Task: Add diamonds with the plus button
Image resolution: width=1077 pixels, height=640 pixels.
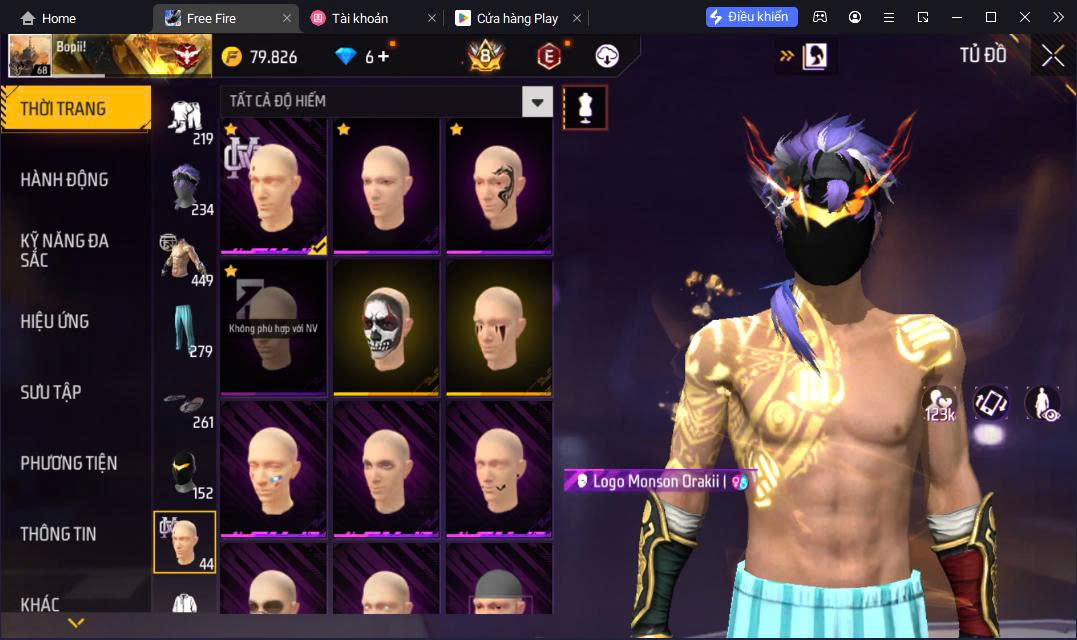Action: click(x=383, y=57)
